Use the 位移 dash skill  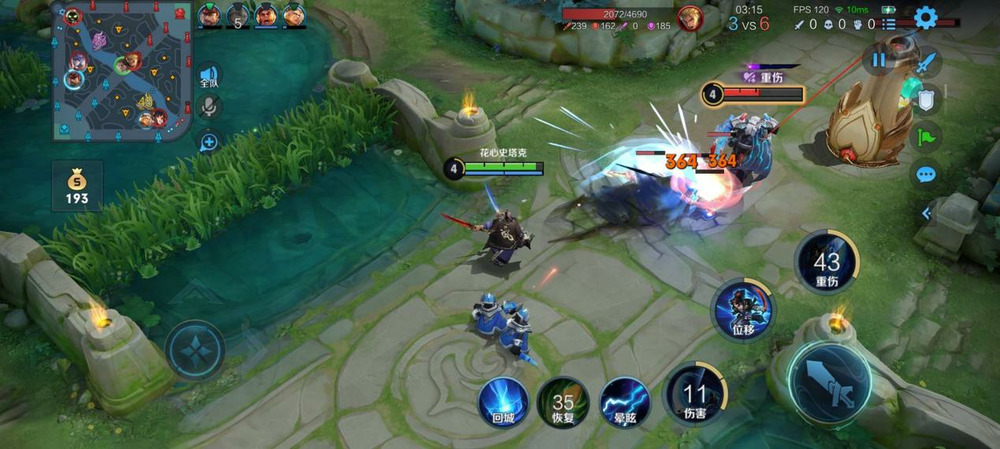[x=742, y=309]
